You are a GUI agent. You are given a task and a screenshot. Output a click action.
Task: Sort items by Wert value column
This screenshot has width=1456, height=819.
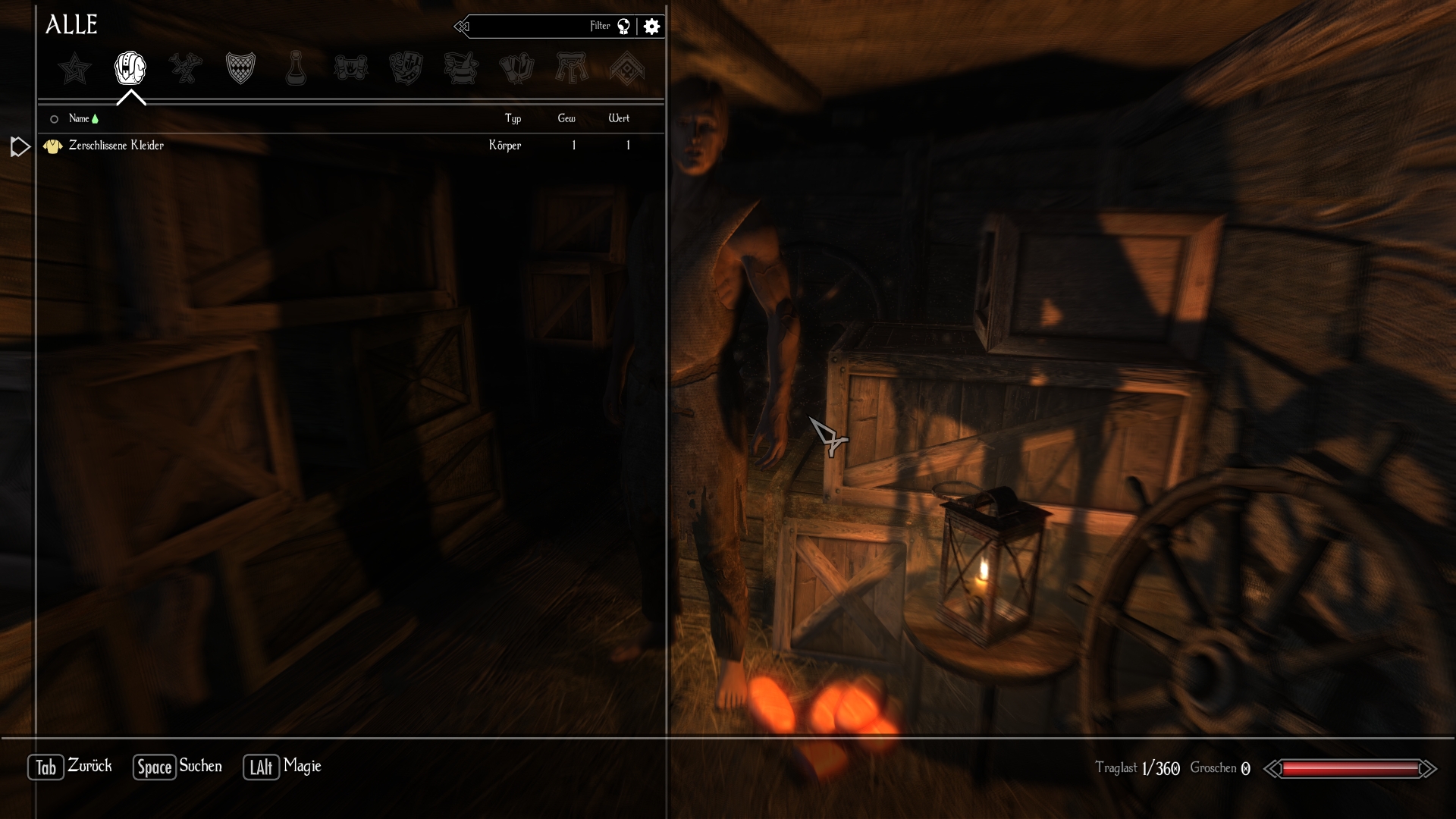[619, 118]
